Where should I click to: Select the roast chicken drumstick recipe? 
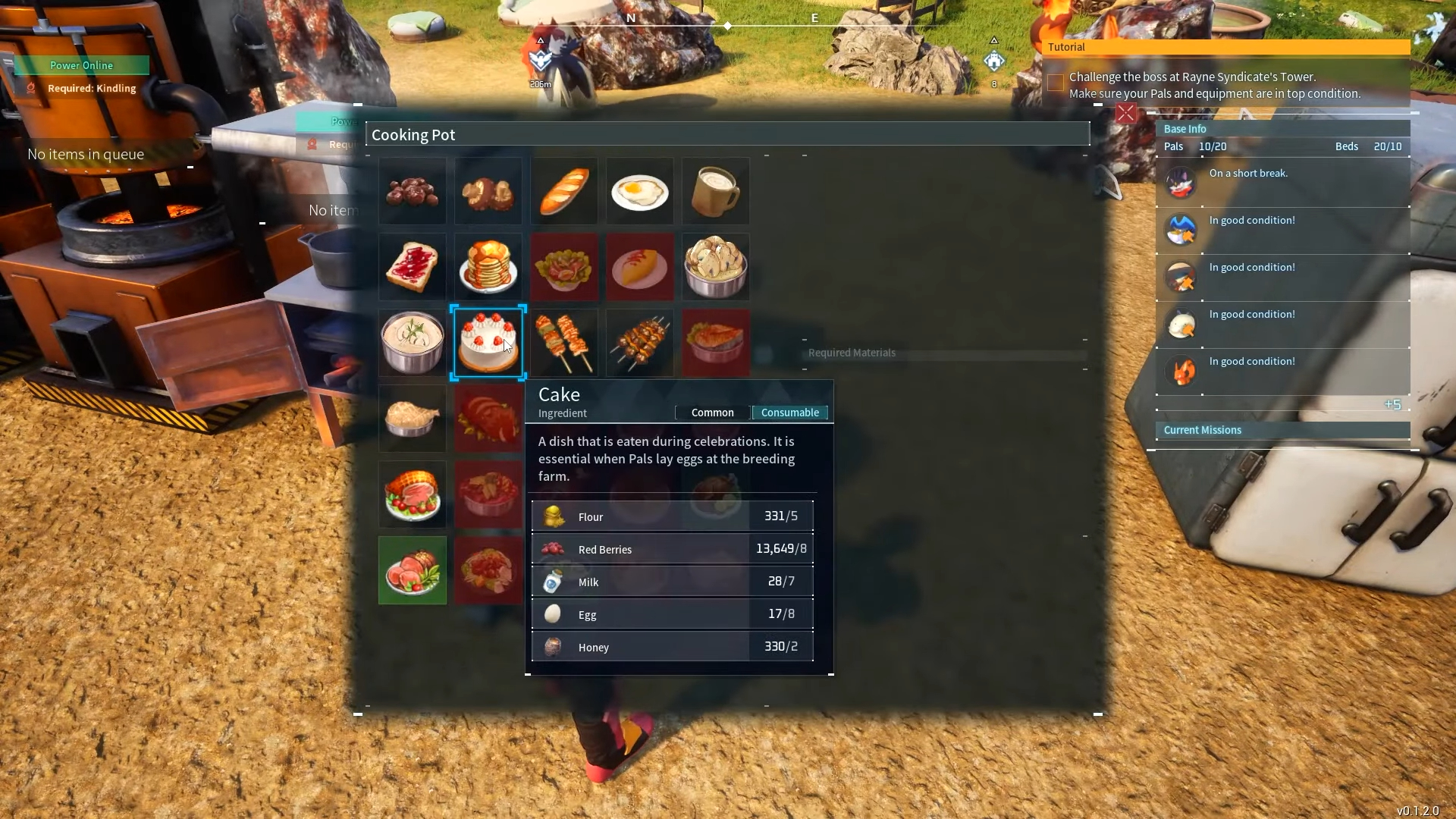click(412, 419)
